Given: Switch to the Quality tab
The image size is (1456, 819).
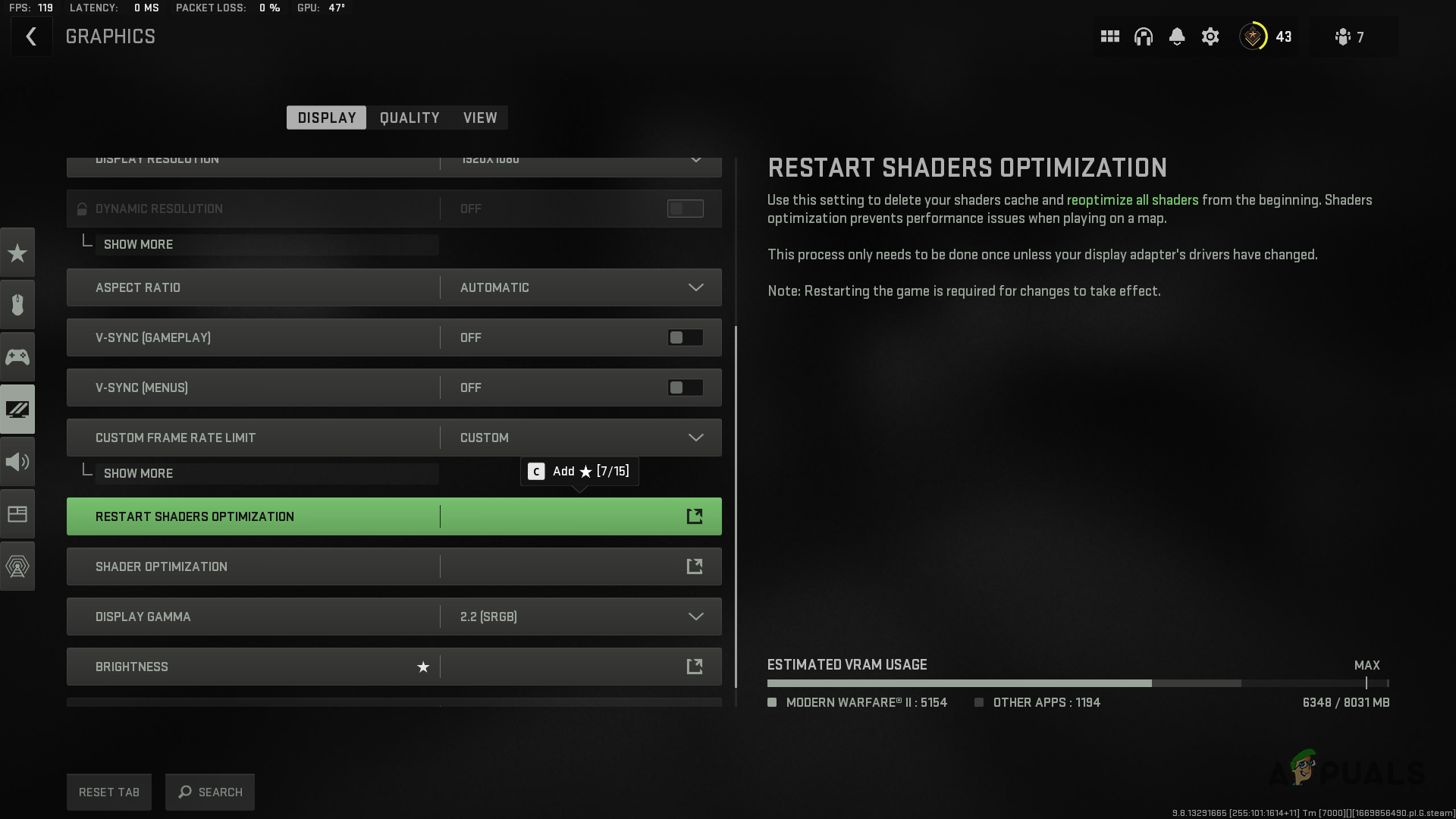Looking at the screenshot, I should pyautogui.click(x=409, y=118).
